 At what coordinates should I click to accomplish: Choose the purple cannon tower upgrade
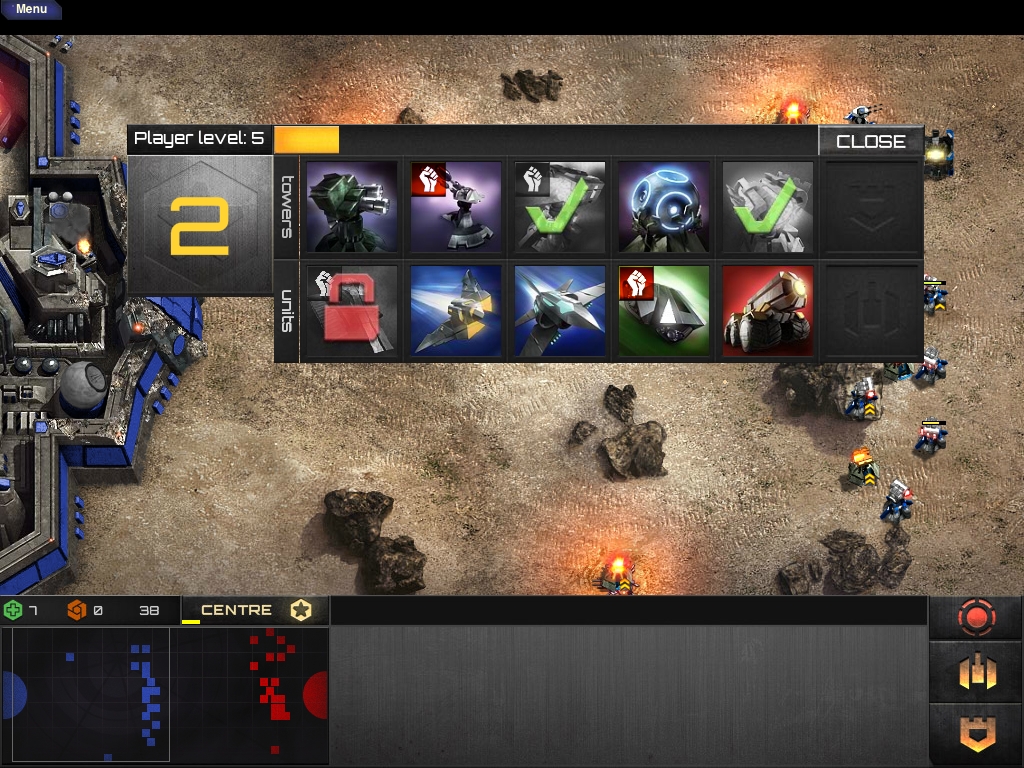click(x=456, y=207)
